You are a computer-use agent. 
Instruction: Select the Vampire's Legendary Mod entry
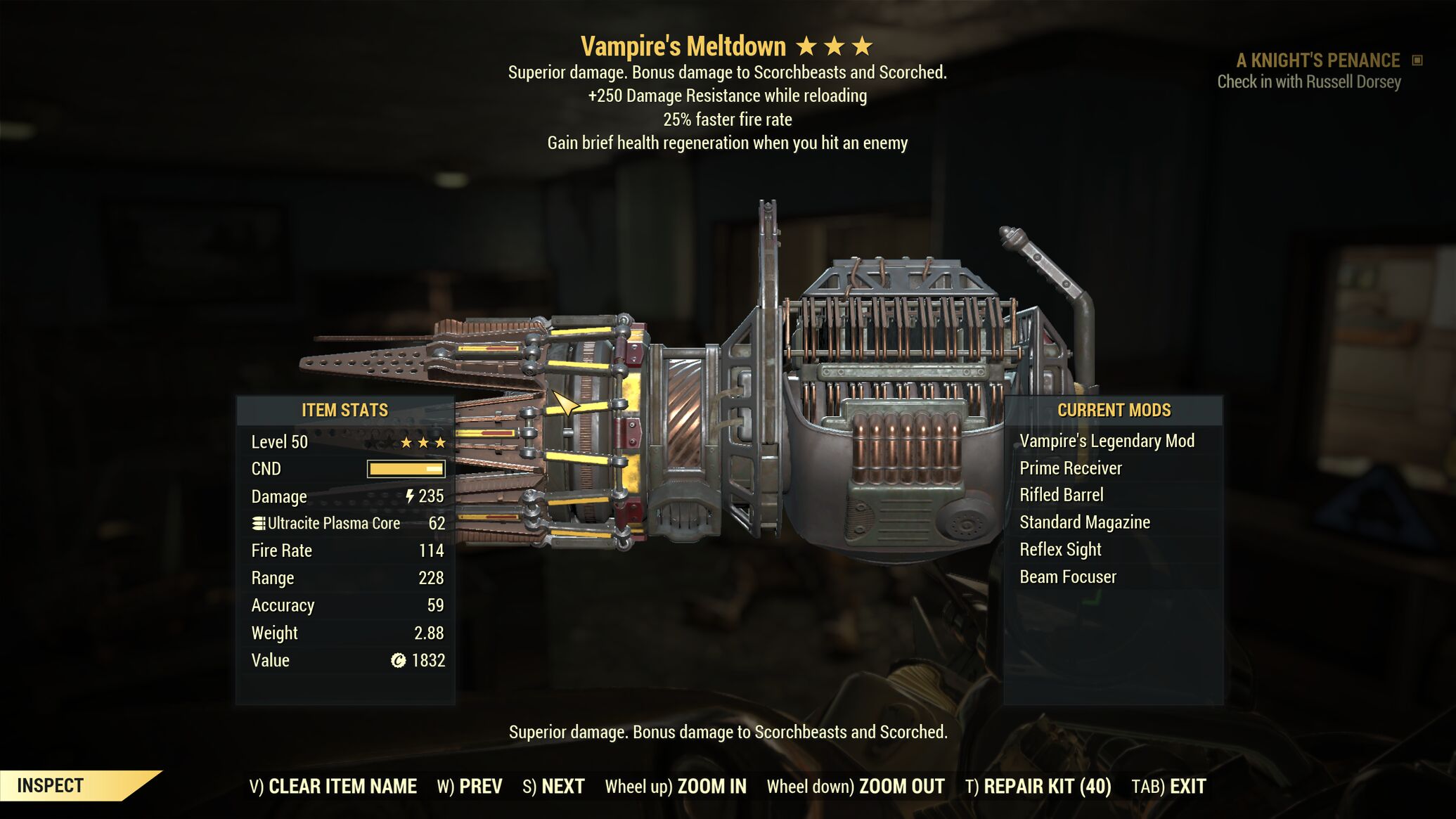[1107, 441]
